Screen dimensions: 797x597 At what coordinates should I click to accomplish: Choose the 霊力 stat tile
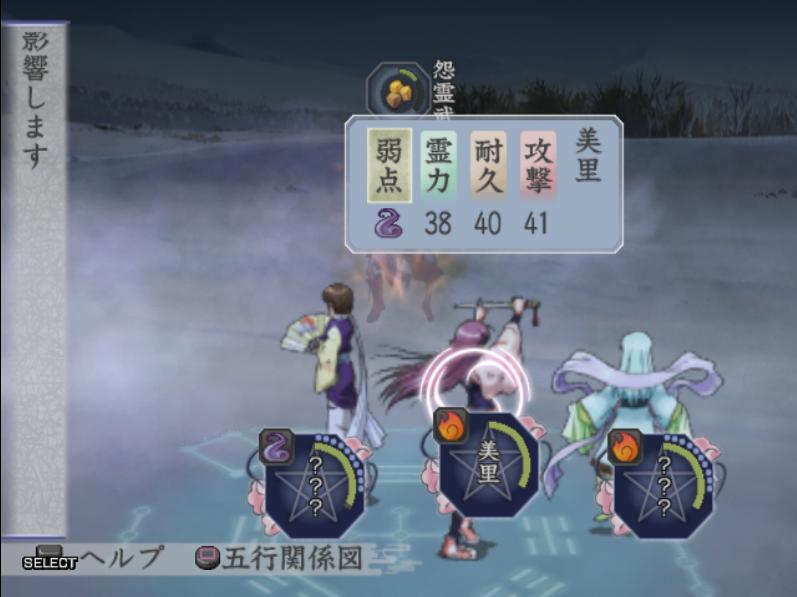tap(439, 165)
